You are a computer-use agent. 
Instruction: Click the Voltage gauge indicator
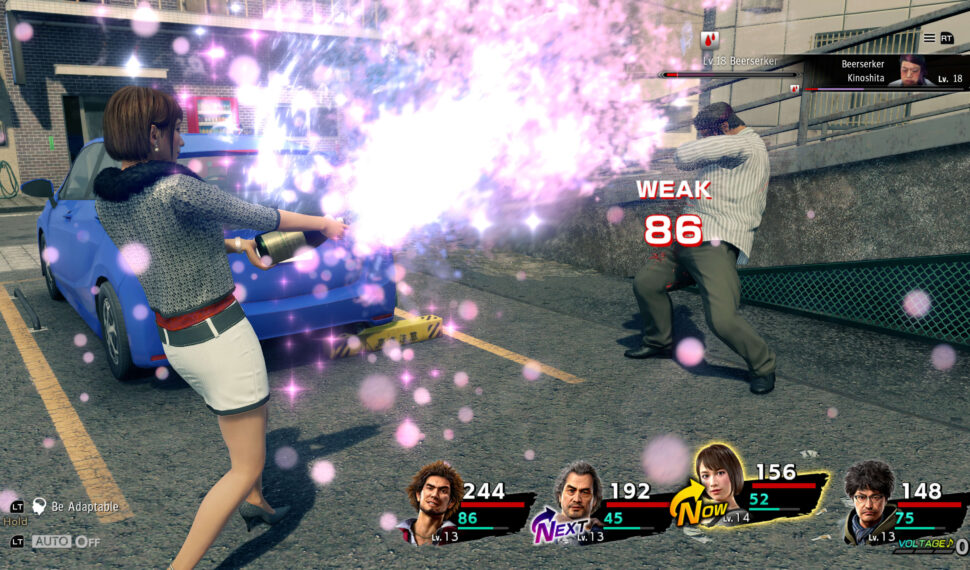pyautogui.click(x=929, y=544)
